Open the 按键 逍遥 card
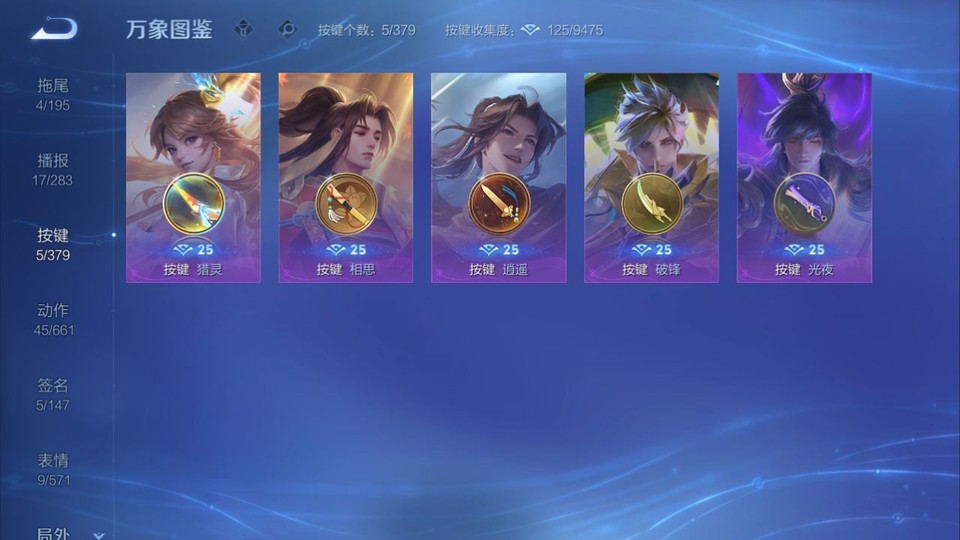Image resolution: width=960 pixels, height=540 pixels. (498, 178)
